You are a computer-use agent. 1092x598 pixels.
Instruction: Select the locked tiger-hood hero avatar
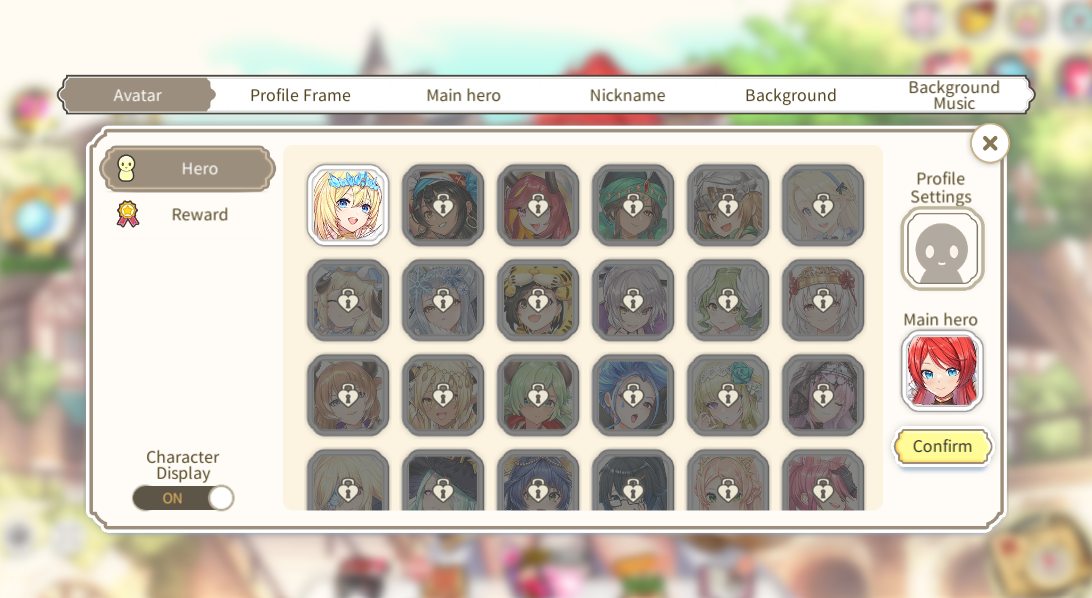click(x=538, y=300)
